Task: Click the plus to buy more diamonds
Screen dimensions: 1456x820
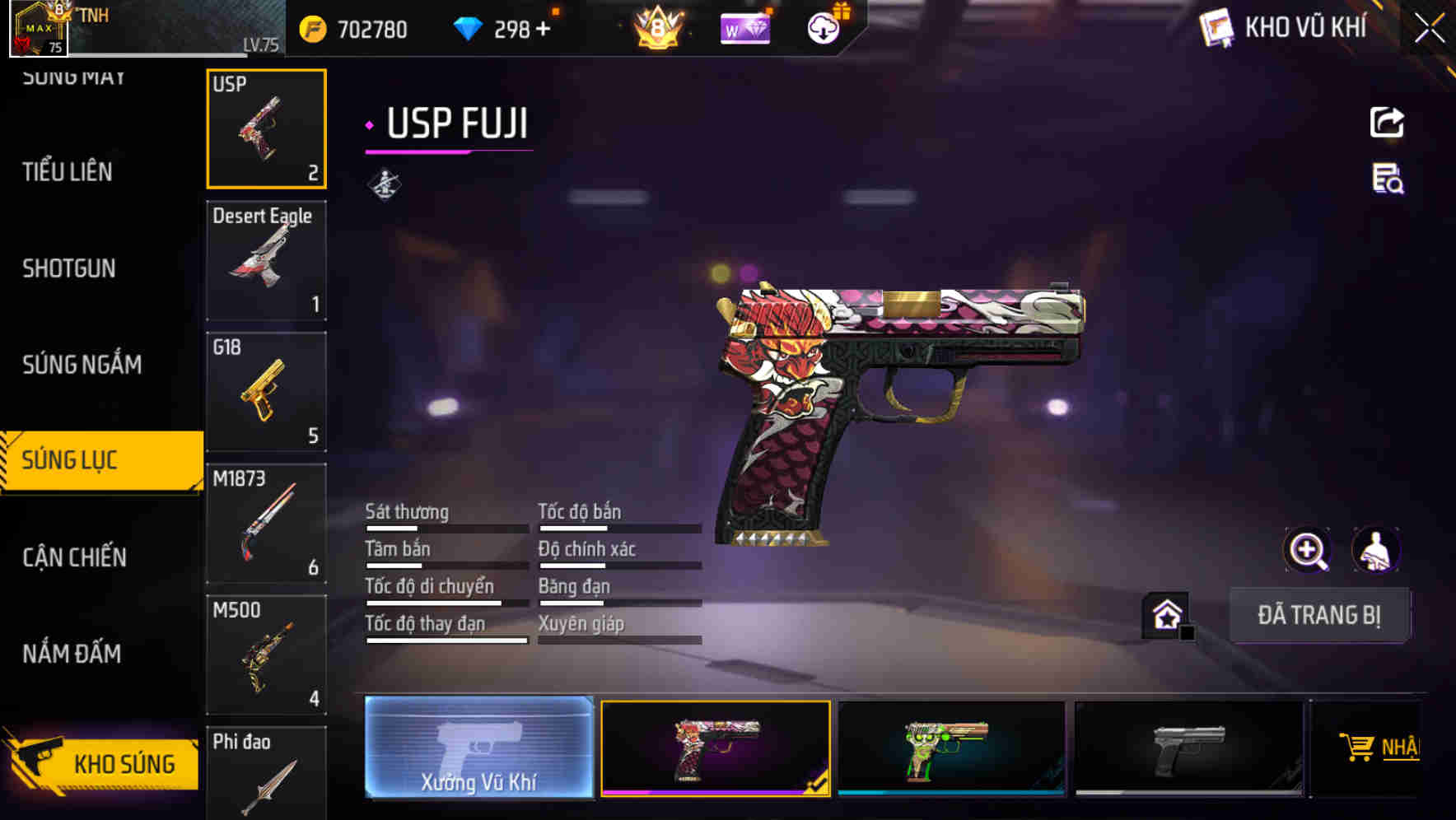Action: (x=544, y=30)
